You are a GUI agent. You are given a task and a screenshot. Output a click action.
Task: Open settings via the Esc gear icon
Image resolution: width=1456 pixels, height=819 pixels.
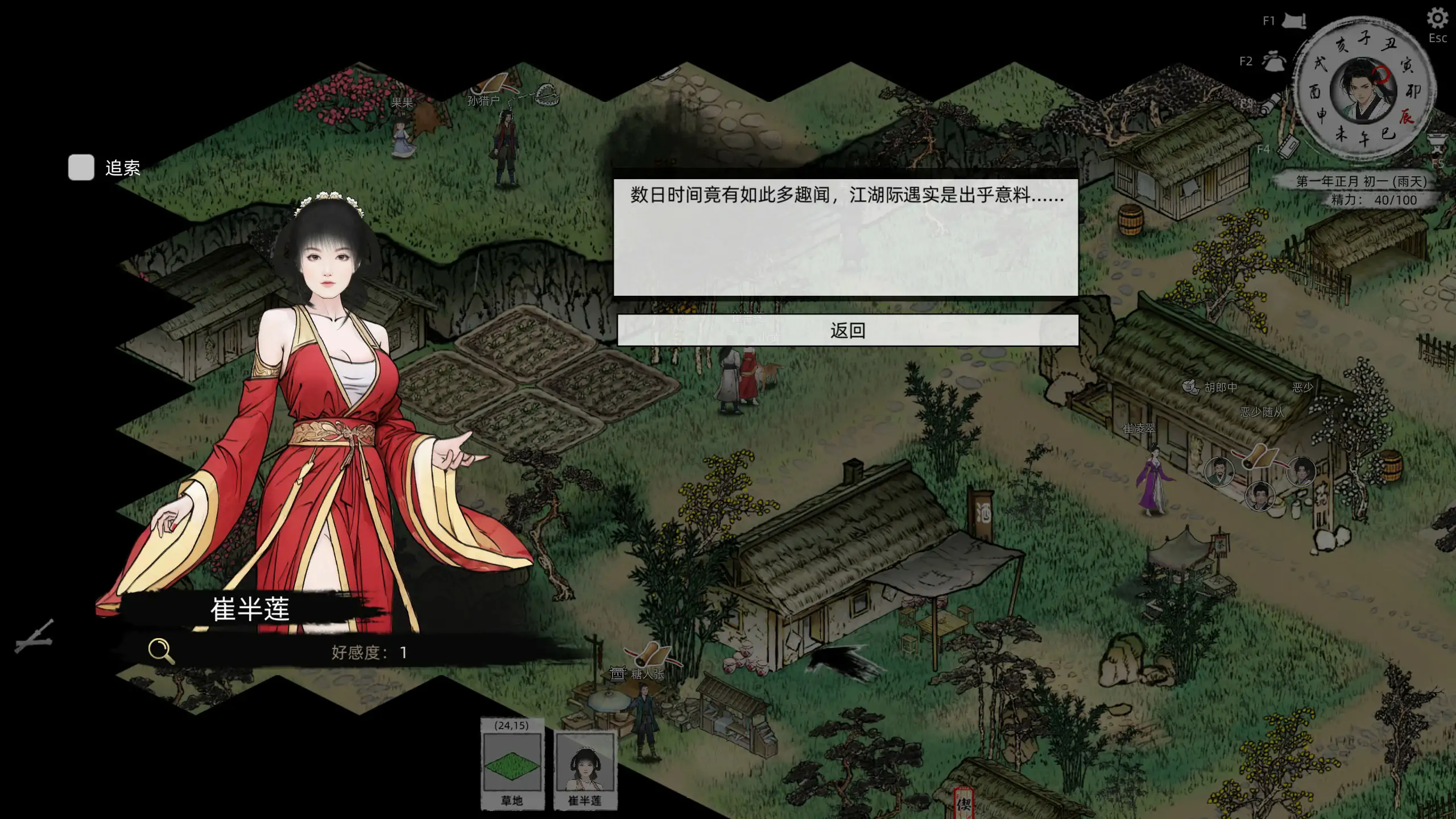(1437, 17)
